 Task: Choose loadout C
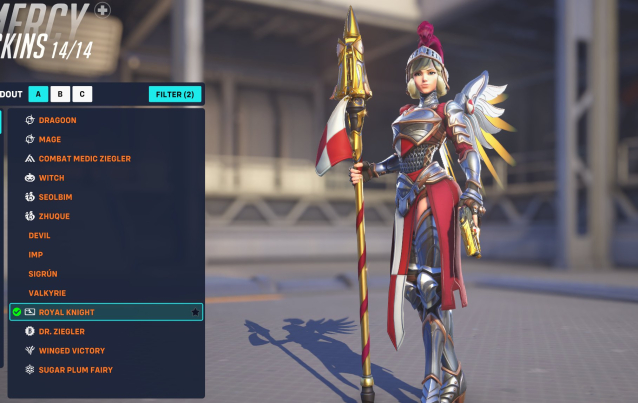pyautogui.click(x=81, y=94)
